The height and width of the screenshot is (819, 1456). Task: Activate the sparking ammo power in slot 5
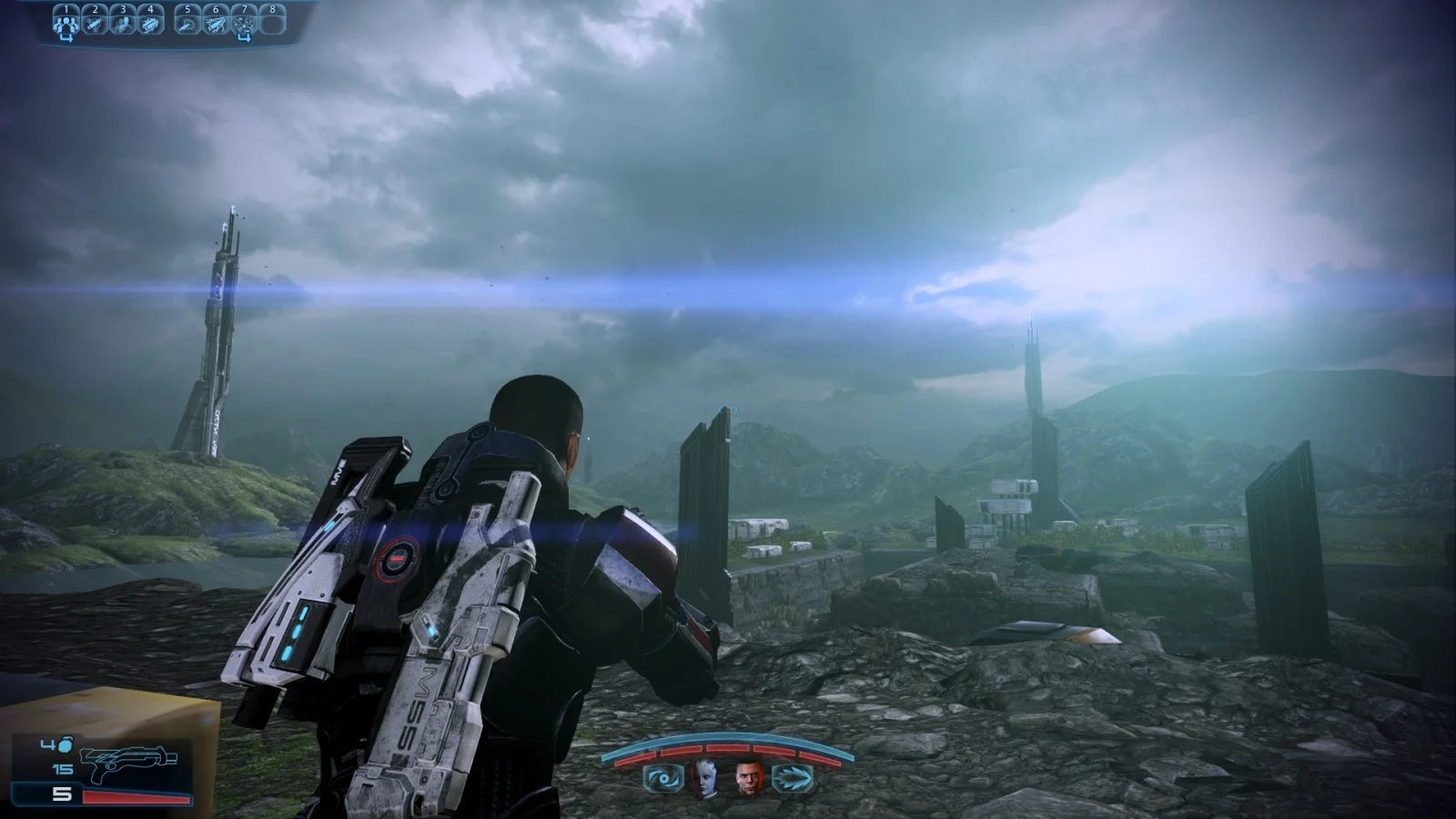click(187, 21)
